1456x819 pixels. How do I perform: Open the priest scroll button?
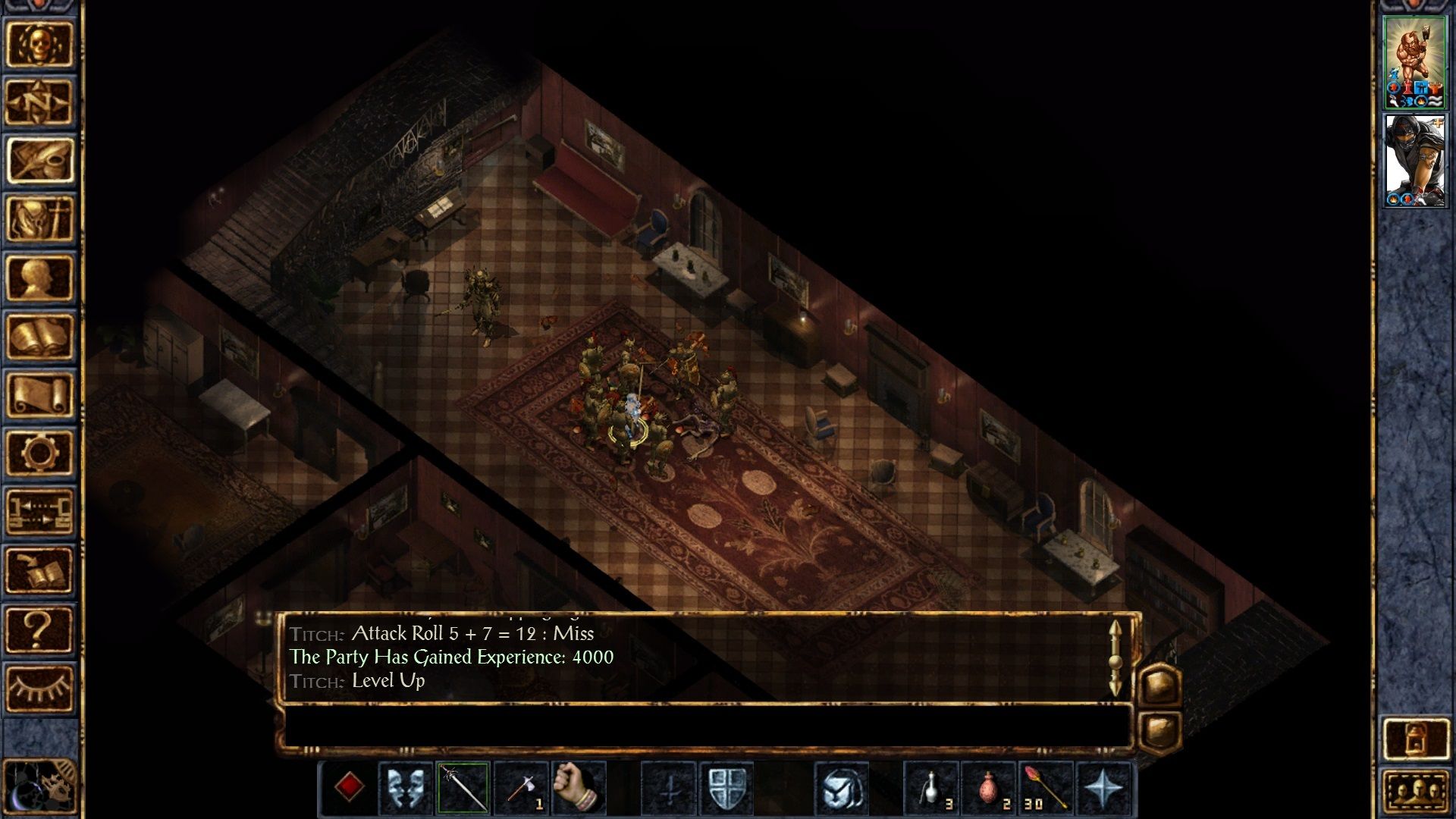[x=39, y=394]
